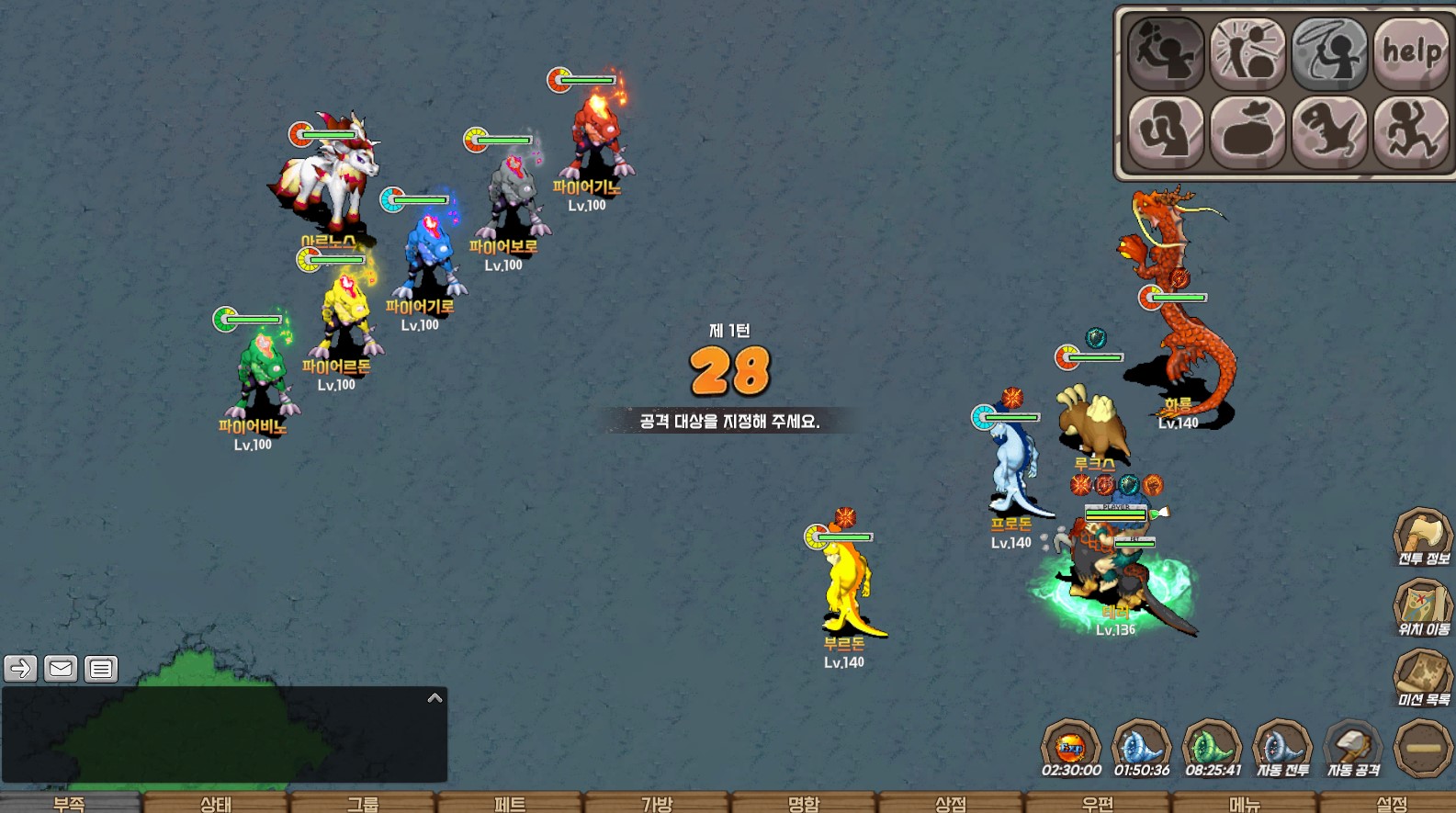Image resolution: width=1456 pixels, height=813 pixels.
Task: Expand the chat box with the arrow
Action: [435, 698]
